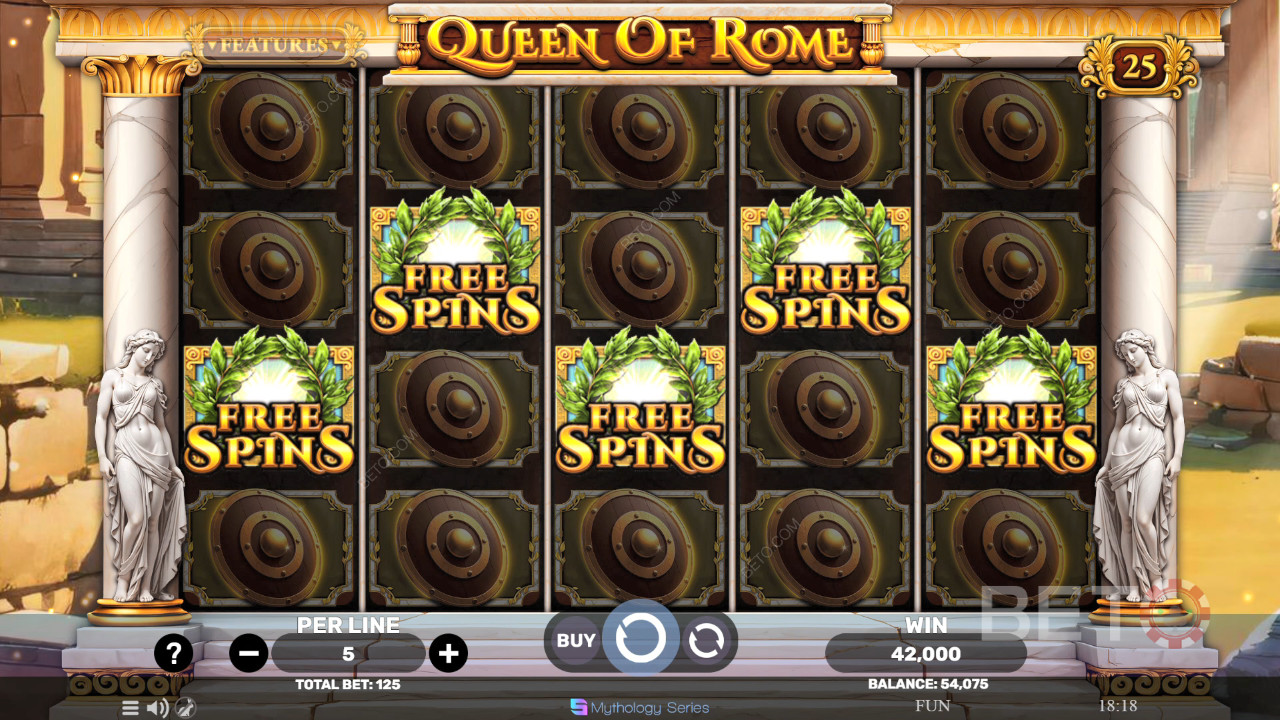Toggle the sound speaker icon
Image resolution: width=1280 pixels, height=720 pixels.
click(x=157, y=708)
